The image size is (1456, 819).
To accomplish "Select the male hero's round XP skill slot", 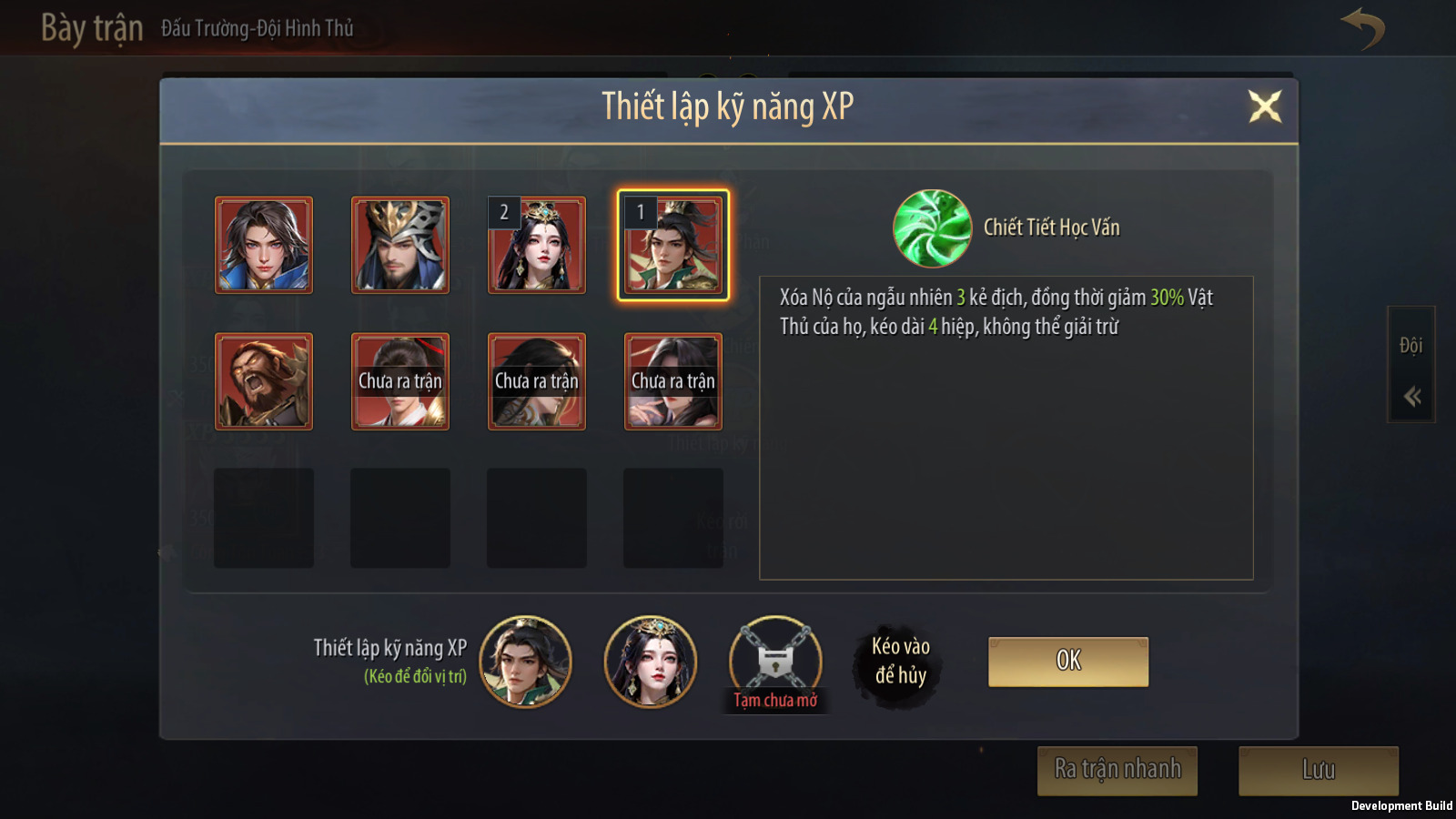I will (x=525, y=662).
